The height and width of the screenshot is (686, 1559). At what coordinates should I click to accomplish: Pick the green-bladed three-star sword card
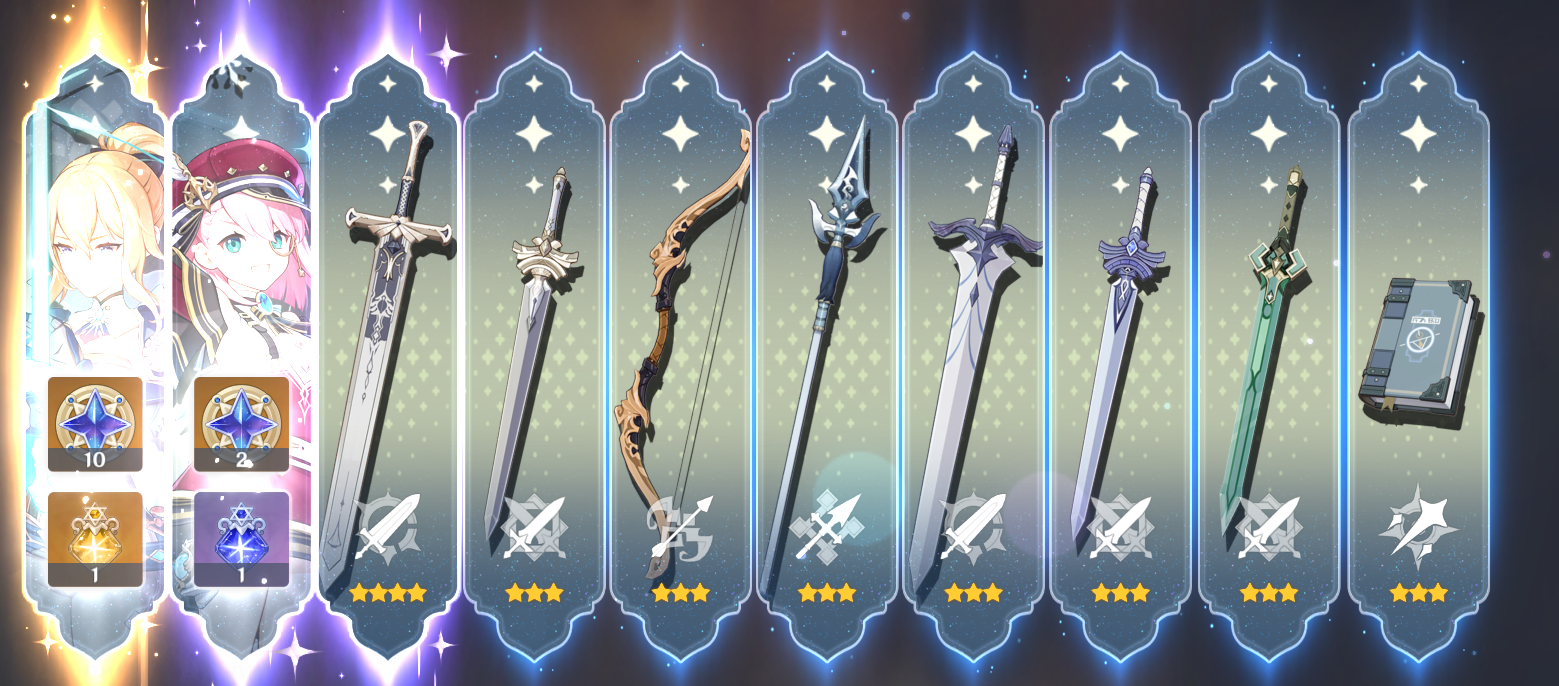1268,350
